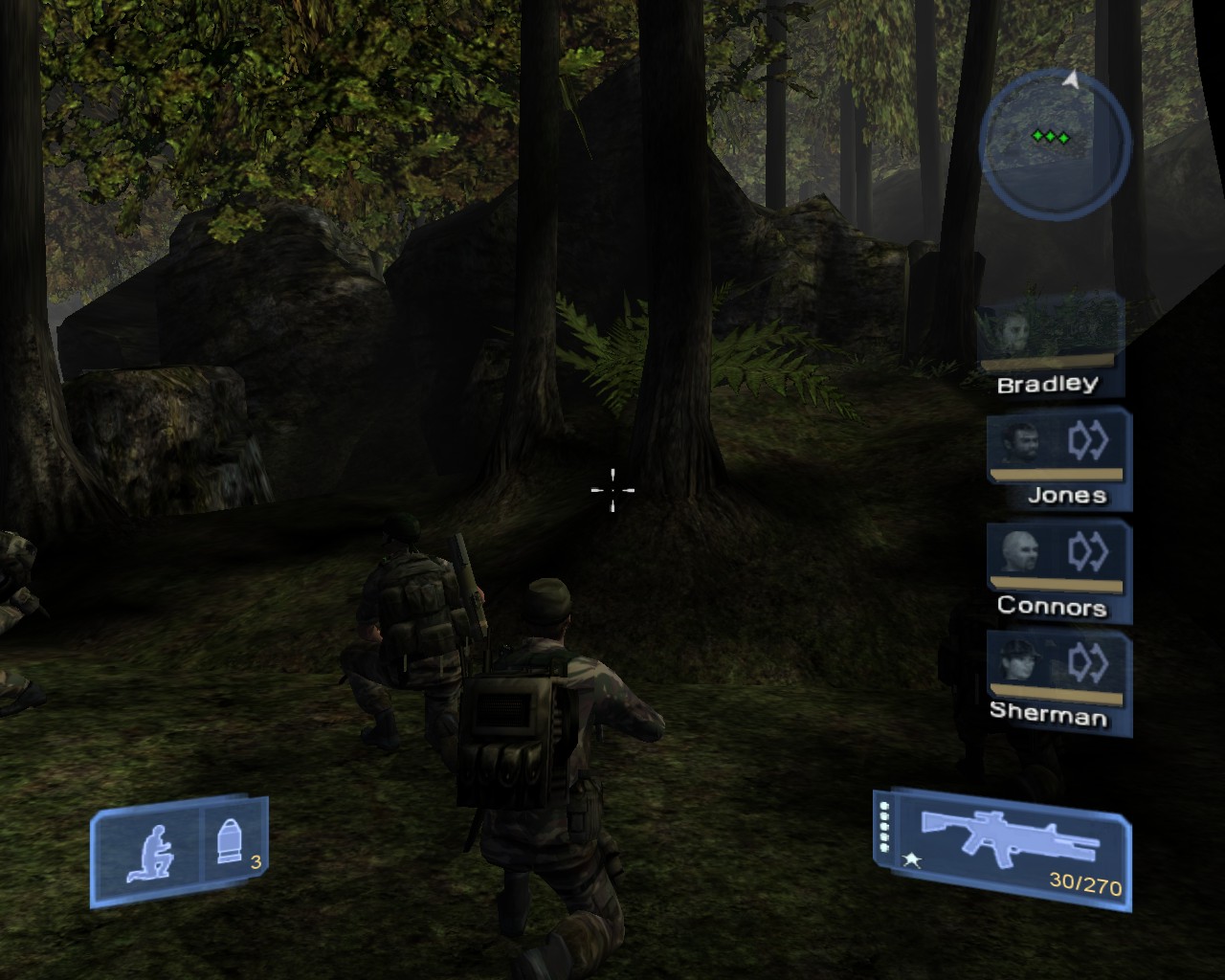1225x980 pixels.
Task: Select the grenade ammunition icon
Action: coord(230,843)
